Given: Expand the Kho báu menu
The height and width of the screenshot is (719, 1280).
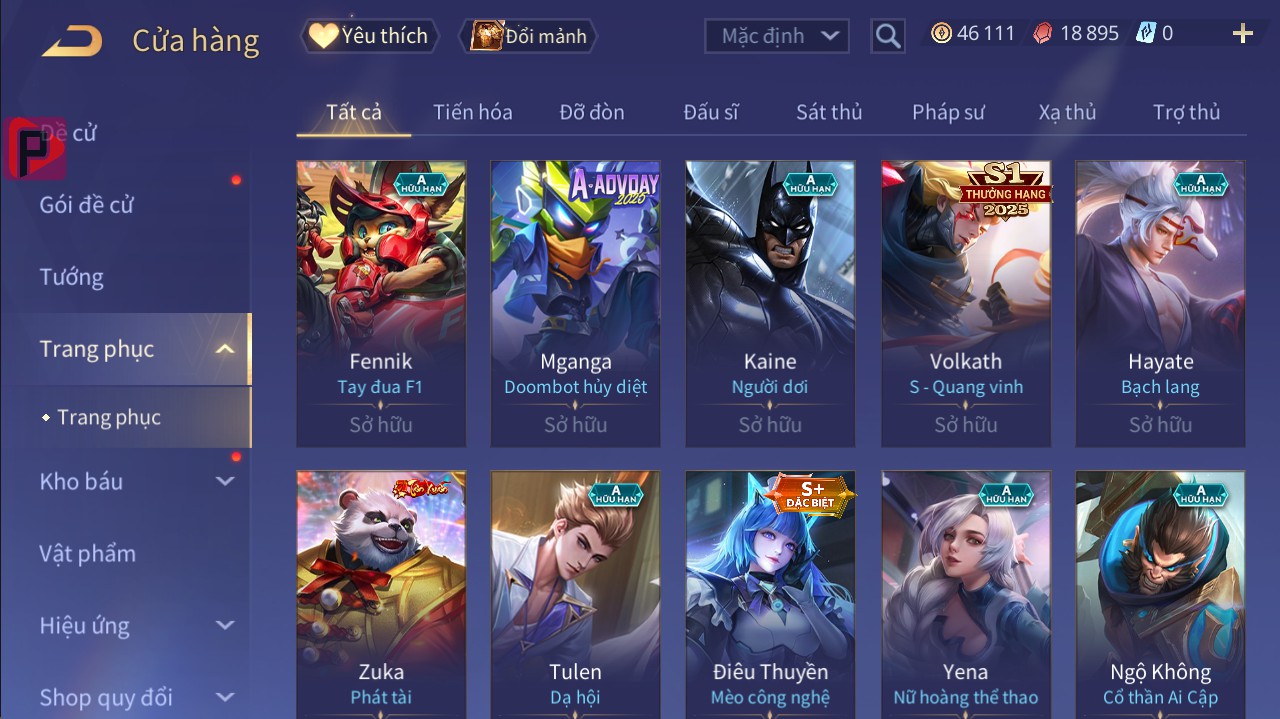Looking at the screenshot, I should [x=135, y=481].
